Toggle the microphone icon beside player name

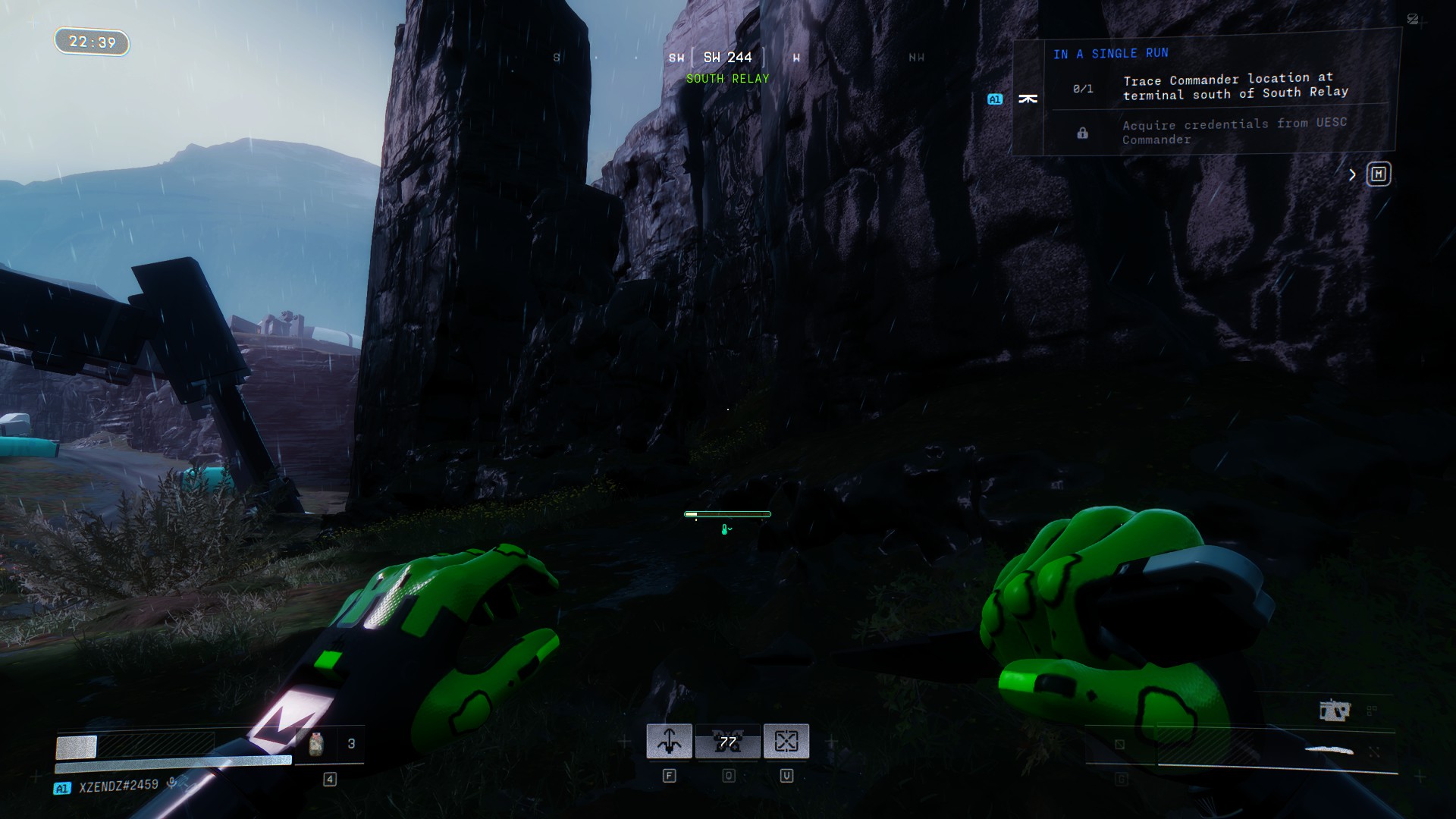pyautogui.click(x=172, y=783)
